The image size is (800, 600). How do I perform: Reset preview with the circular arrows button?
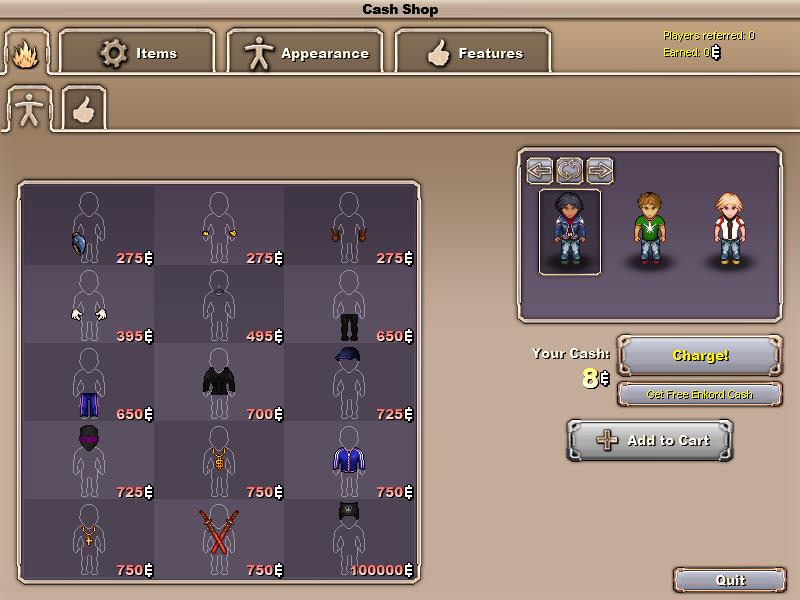[x=570, y=169]
